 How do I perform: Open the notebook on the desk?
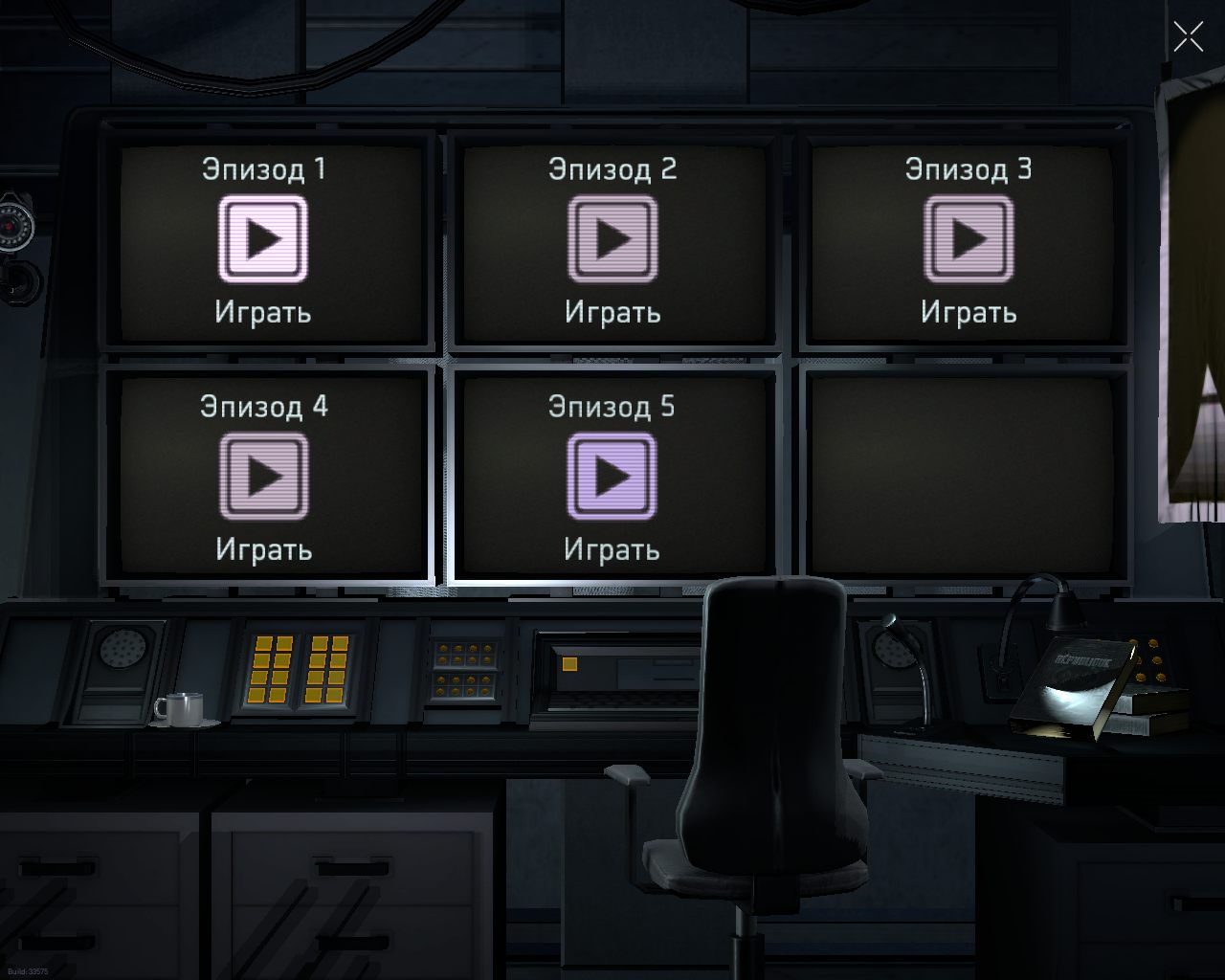click(1072, 684)
